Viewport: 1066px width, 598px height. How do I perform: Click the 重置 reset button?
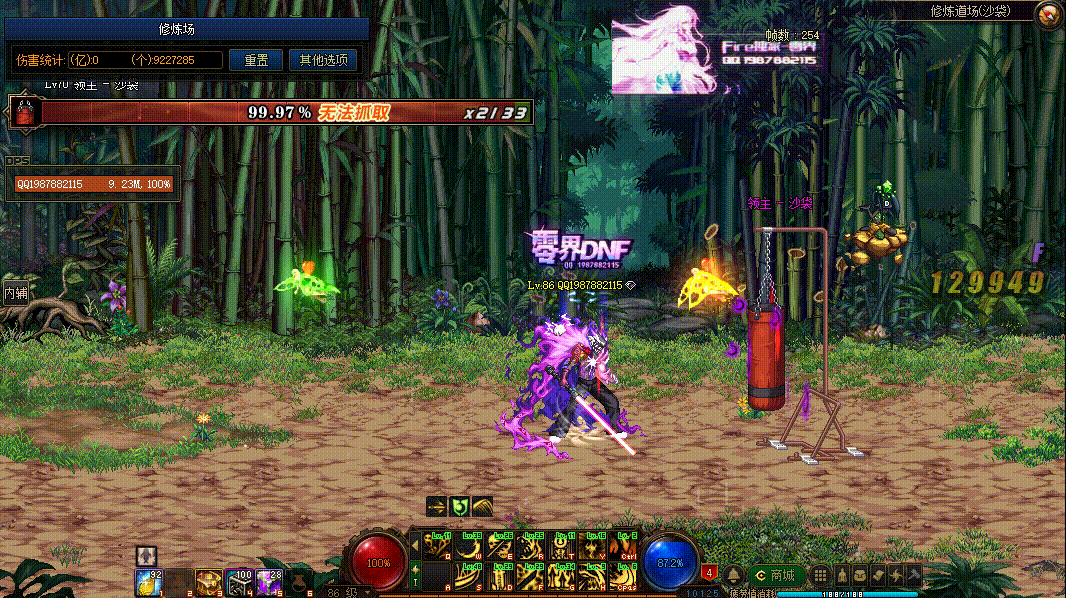[x=255, y=60]
